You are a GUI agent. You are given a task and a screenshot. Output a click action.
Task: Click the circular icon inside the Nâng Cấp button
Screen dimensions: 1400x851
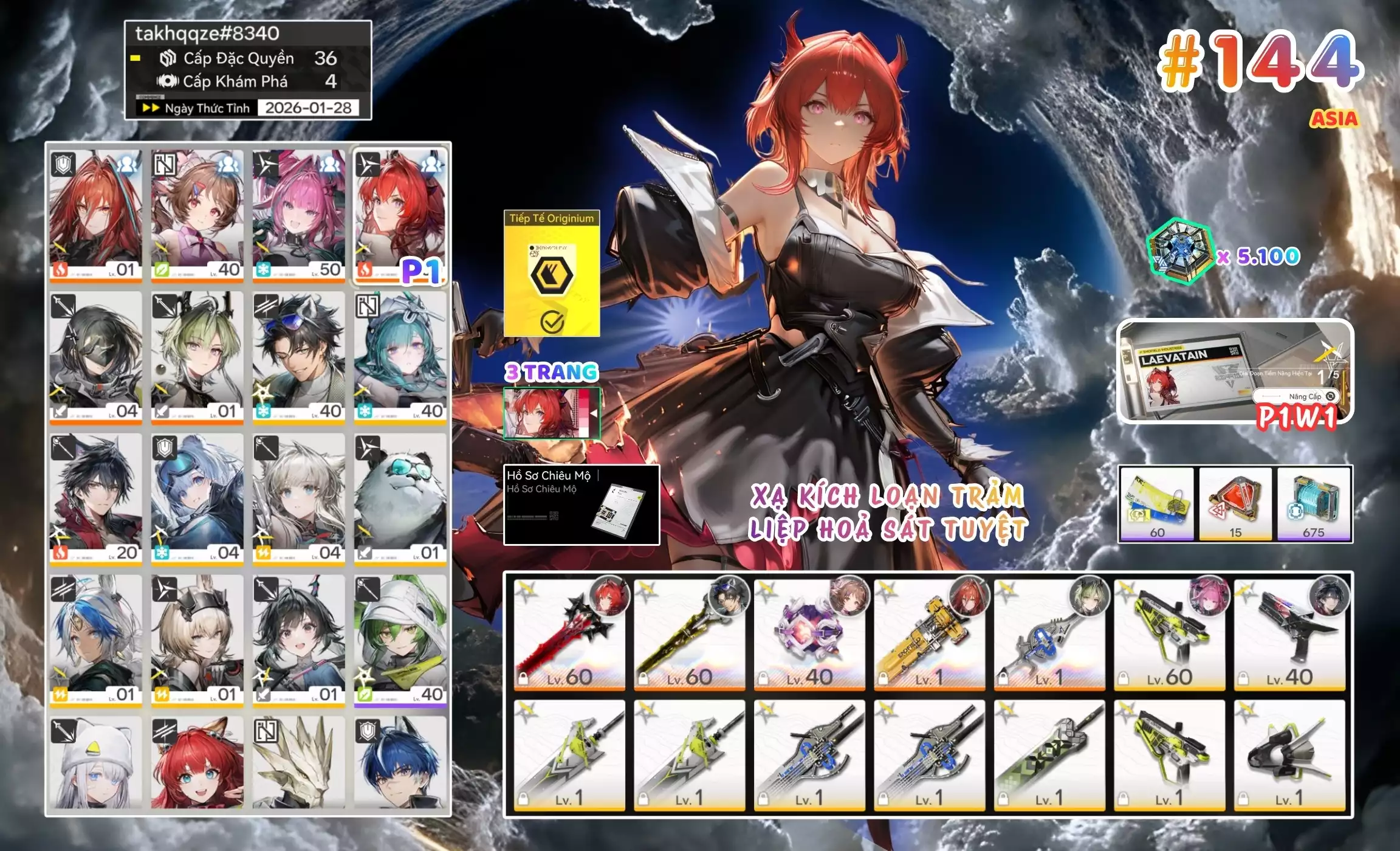[1330, 397]
